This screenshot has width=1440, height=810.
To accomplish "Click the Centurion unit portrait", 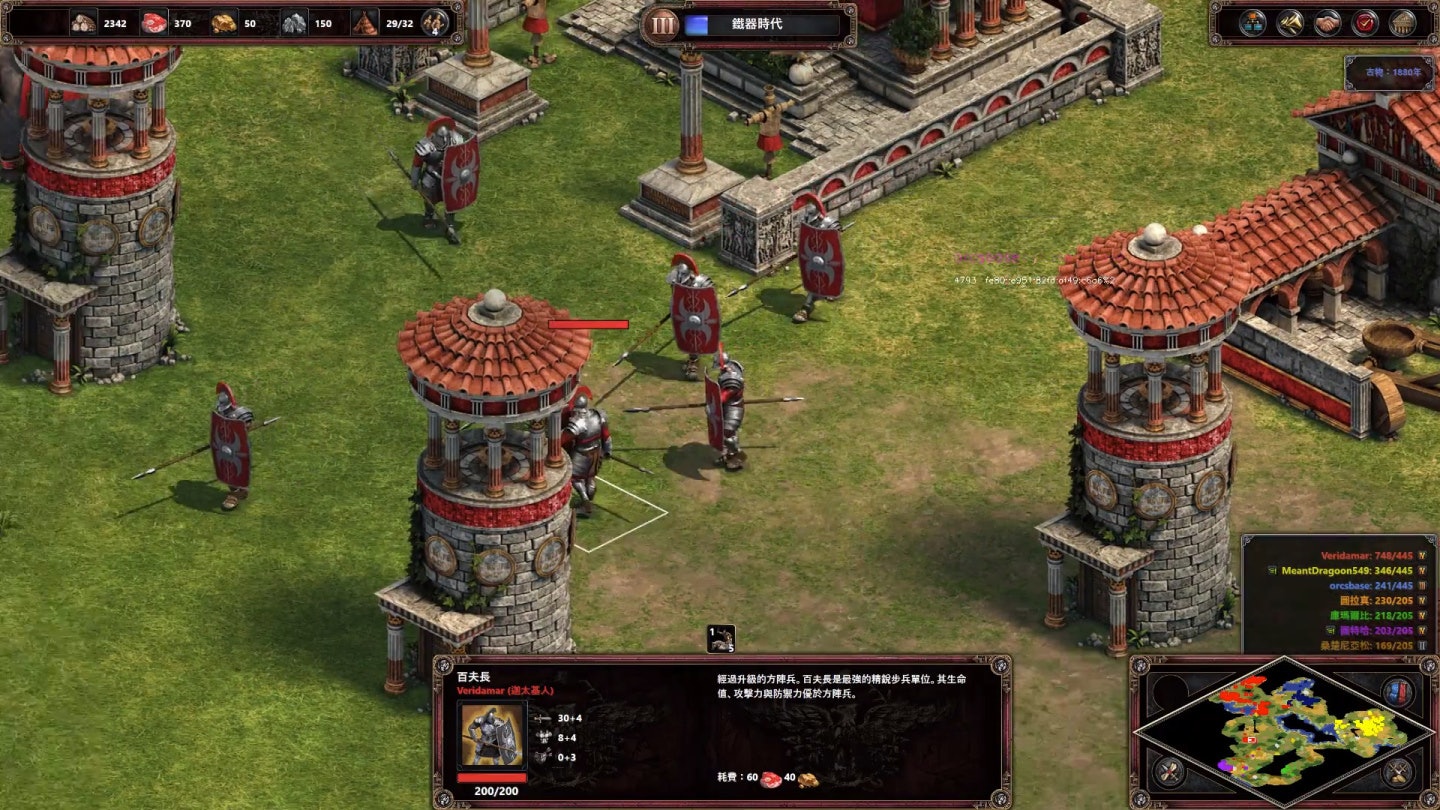I will point(492,736).
